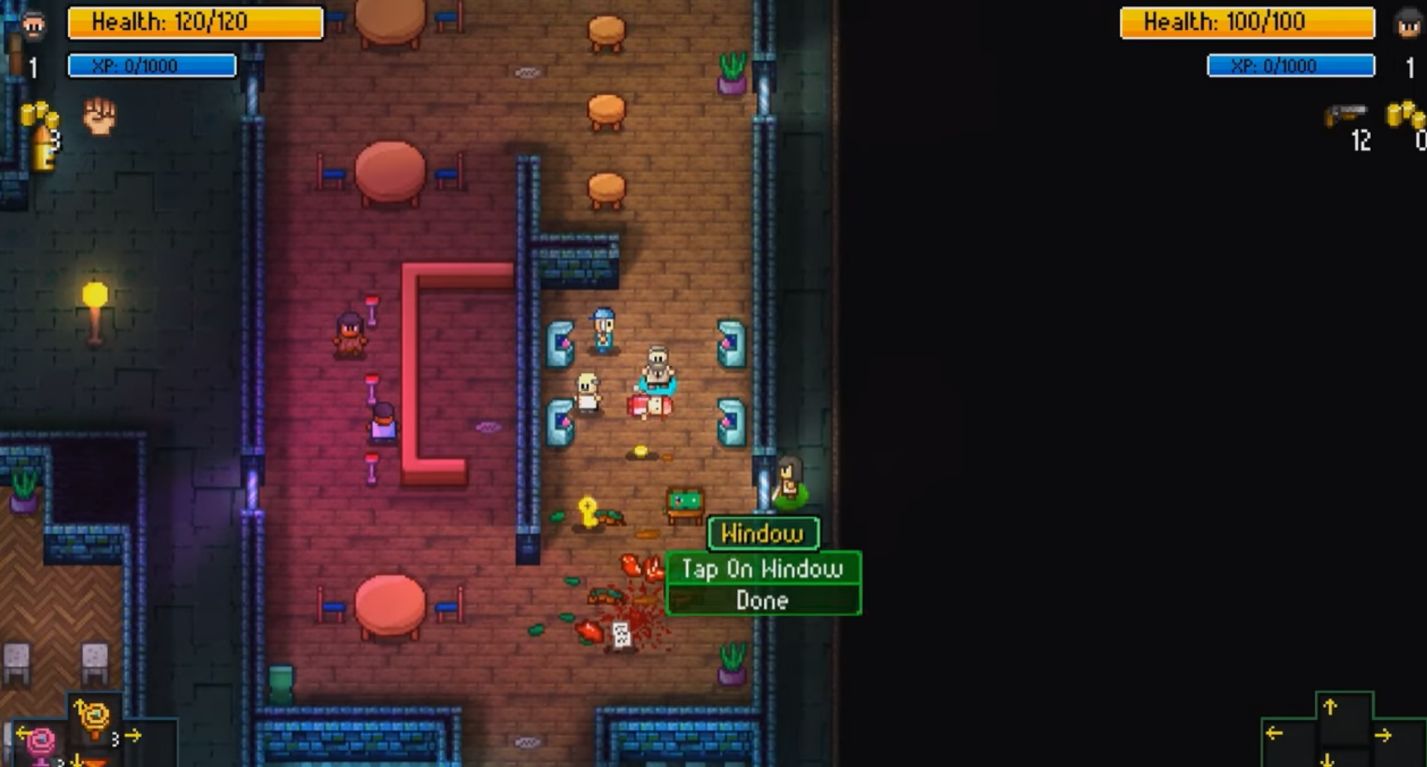Click player one's Health 120/120 bar

coord(194,23)
